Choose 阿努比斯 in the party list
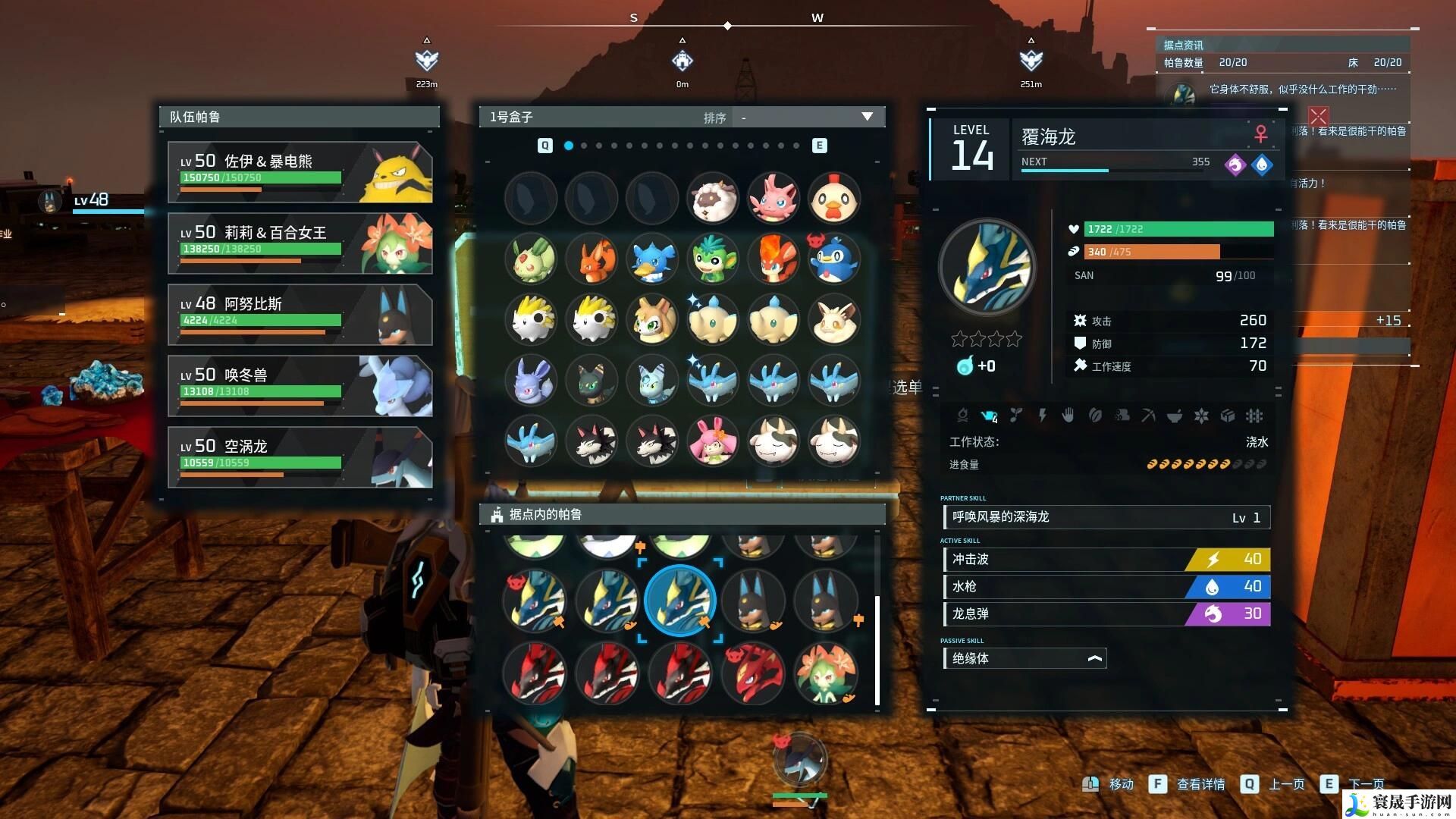The width and height of the screenshot is (1456, 819). [x=300, y=315]
